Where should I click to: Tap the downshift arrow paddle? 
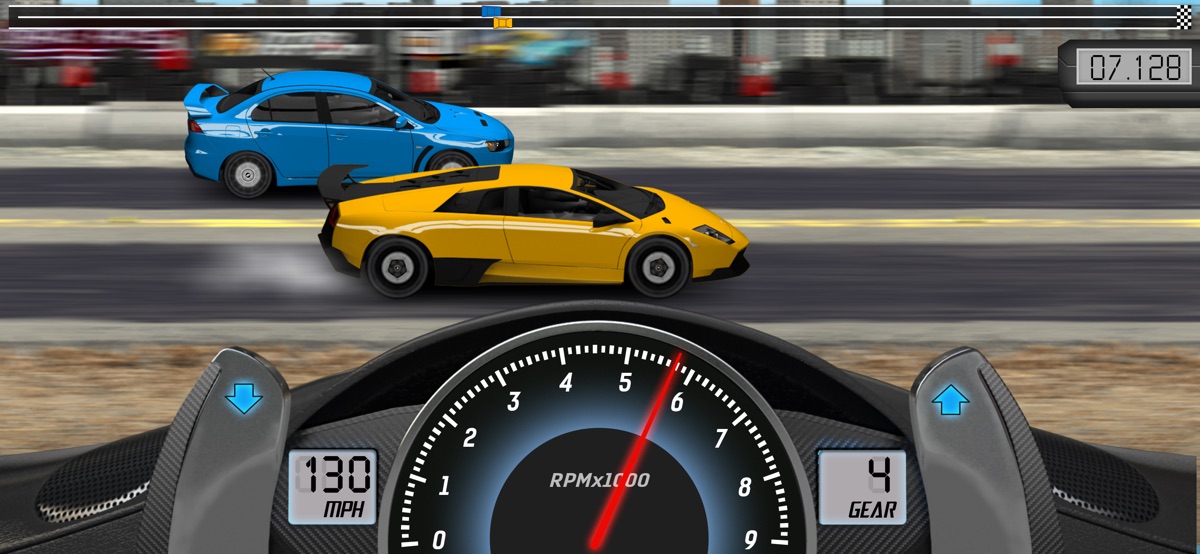click(x=243, y=399)
